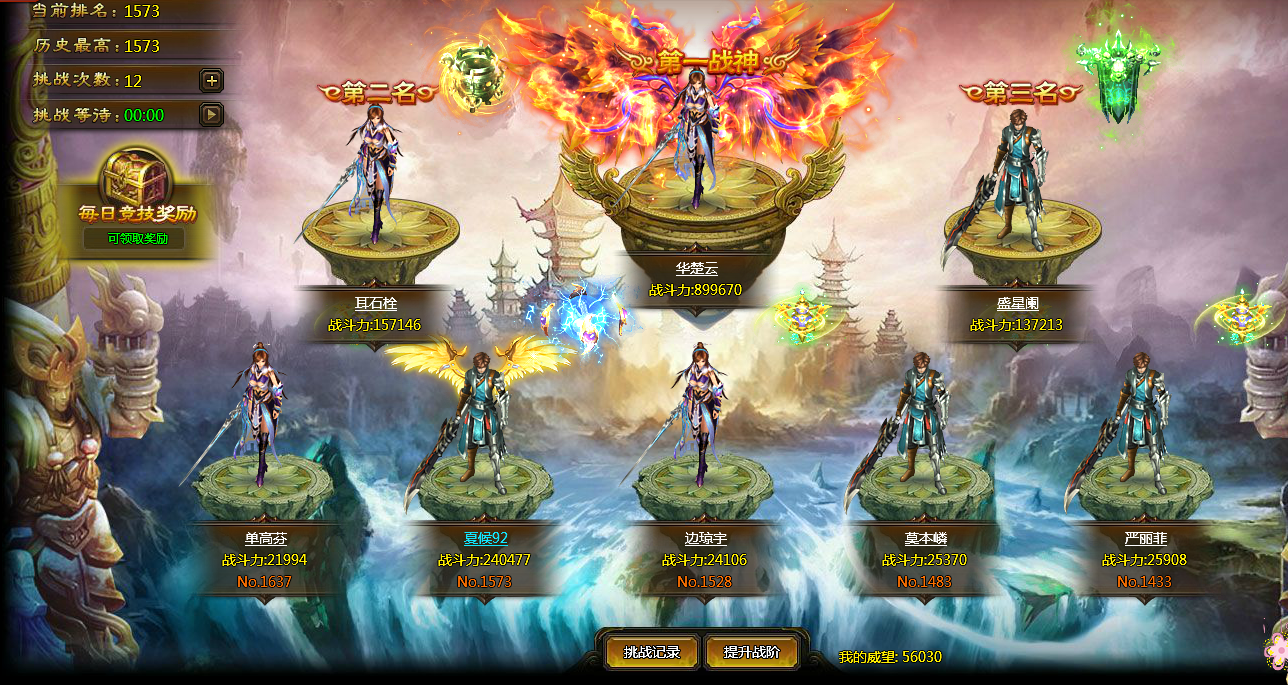Viewport: 1288px width, 685px height.
Task: Click the arrow button beside challenge wait timer
Action: click(x=211, y=115)
